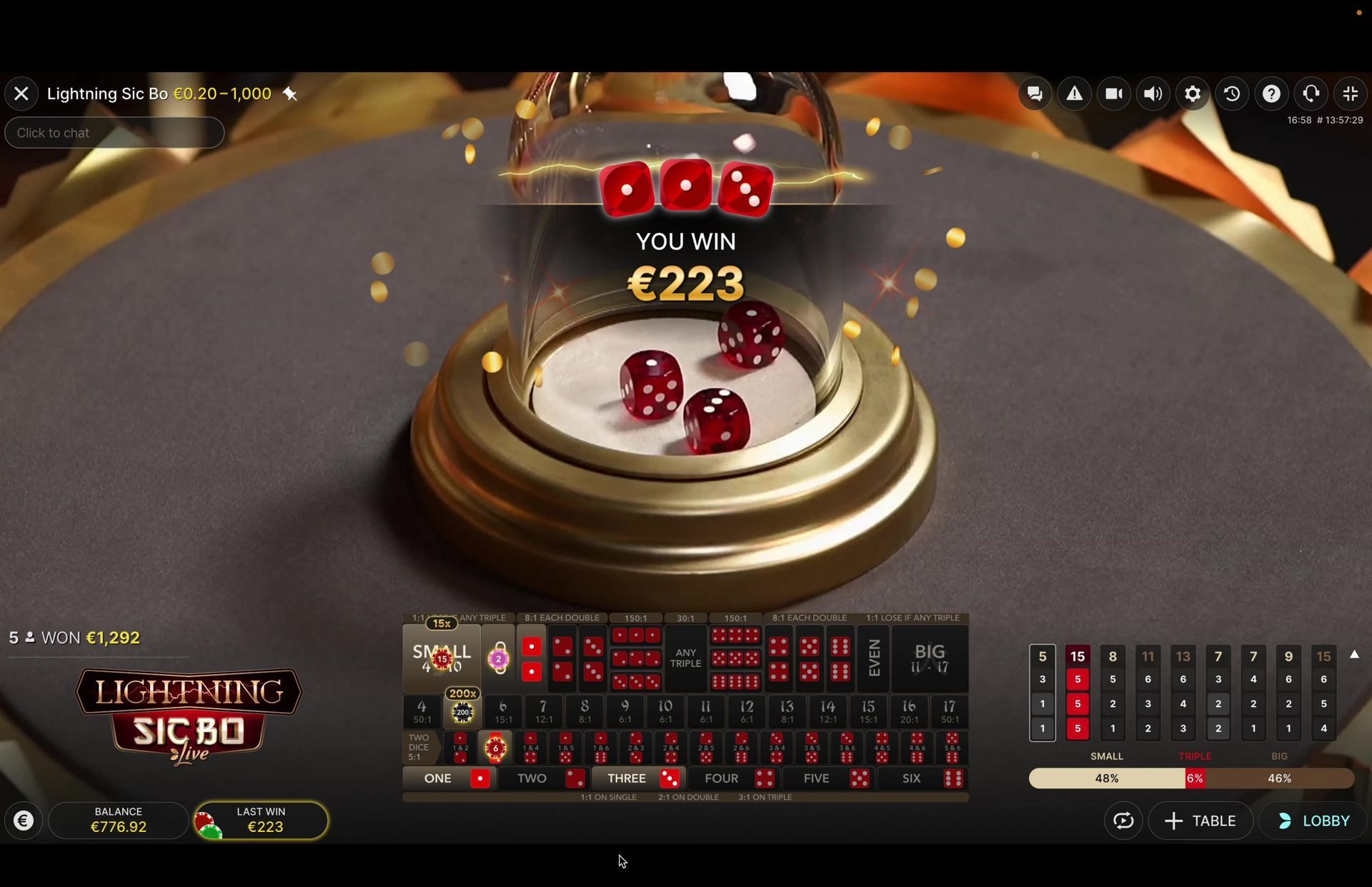Screen dimensions: 1372x887
Task: Click the rebet circular arrow icon
Action: pos(1123,821)
